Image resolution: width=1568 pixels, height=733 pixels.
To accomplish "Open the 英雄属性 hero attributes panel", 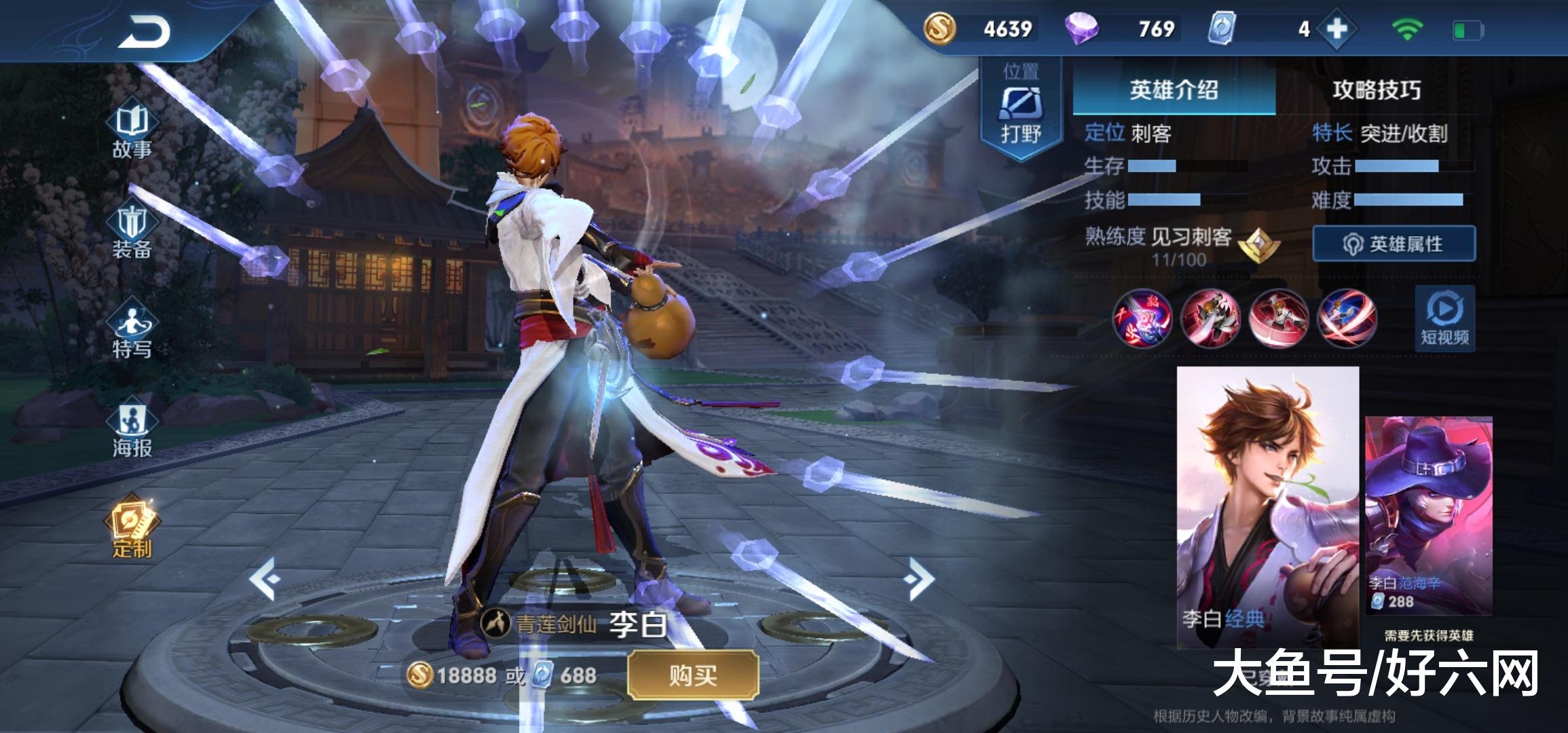I will pyautogui.click(x=1394, y=244).
